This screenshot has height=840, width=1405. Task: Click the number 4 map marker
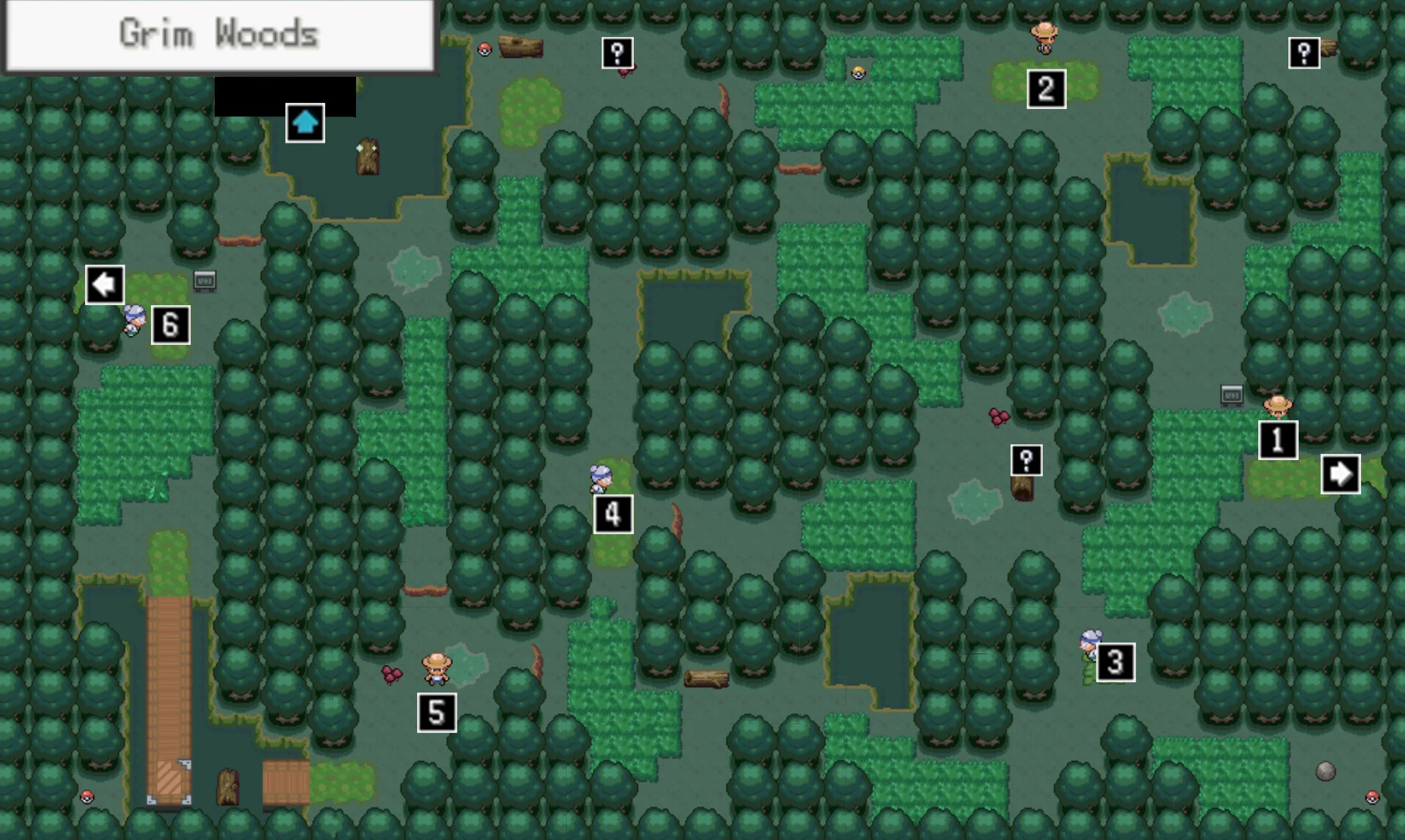pos(613,514)
